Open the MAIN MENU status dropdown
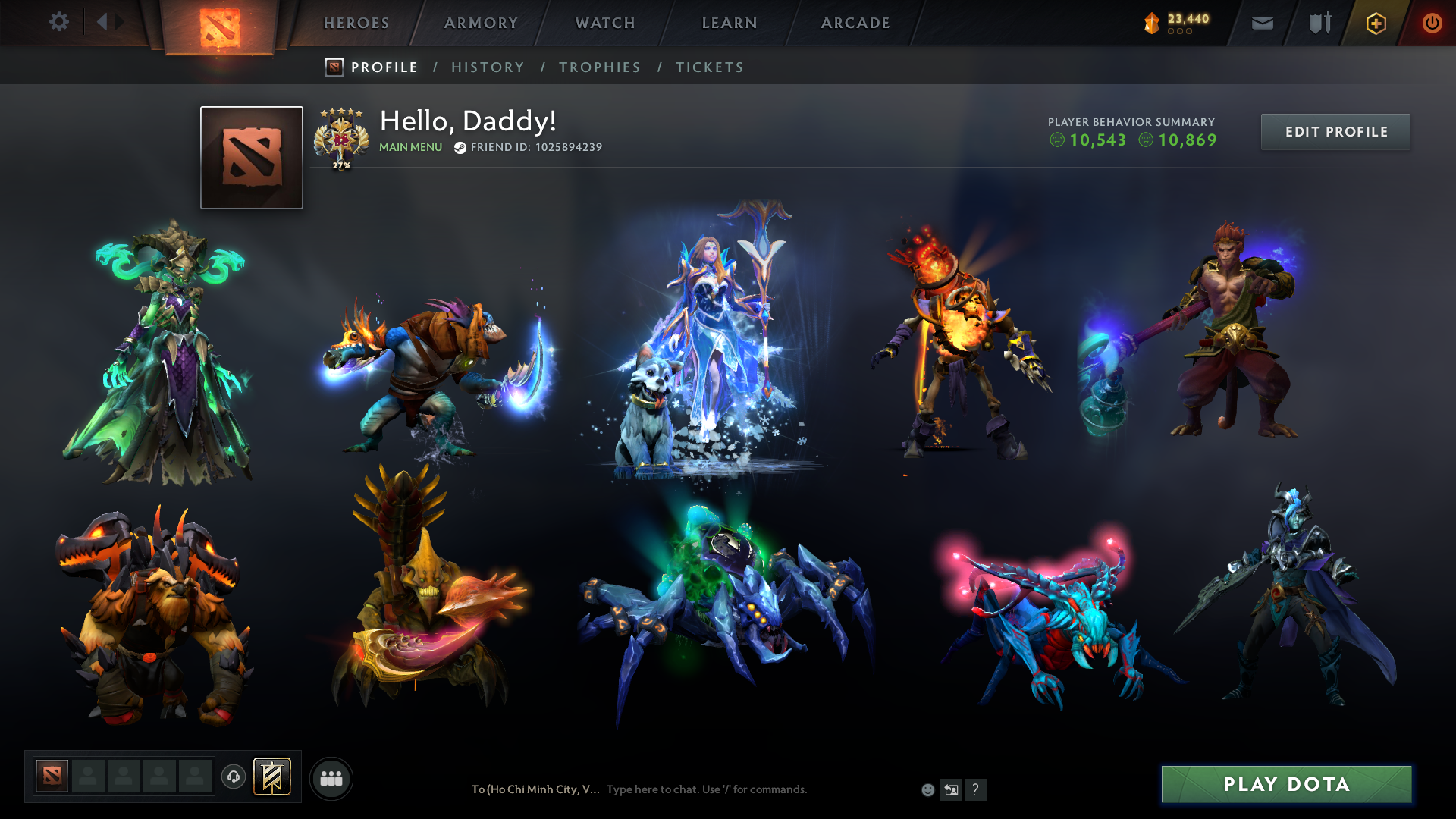 (x=409, y=147)
